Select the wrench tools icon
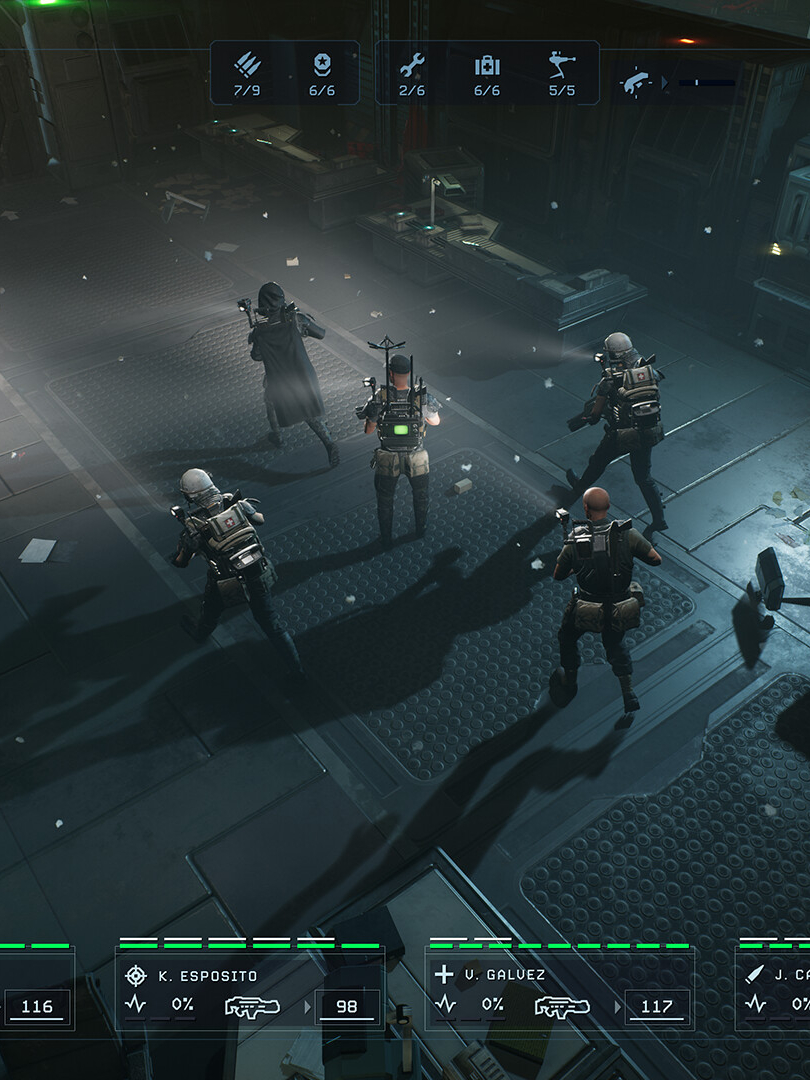Image resolution: width=810 pixels, height=1080 pixels. 412,66
